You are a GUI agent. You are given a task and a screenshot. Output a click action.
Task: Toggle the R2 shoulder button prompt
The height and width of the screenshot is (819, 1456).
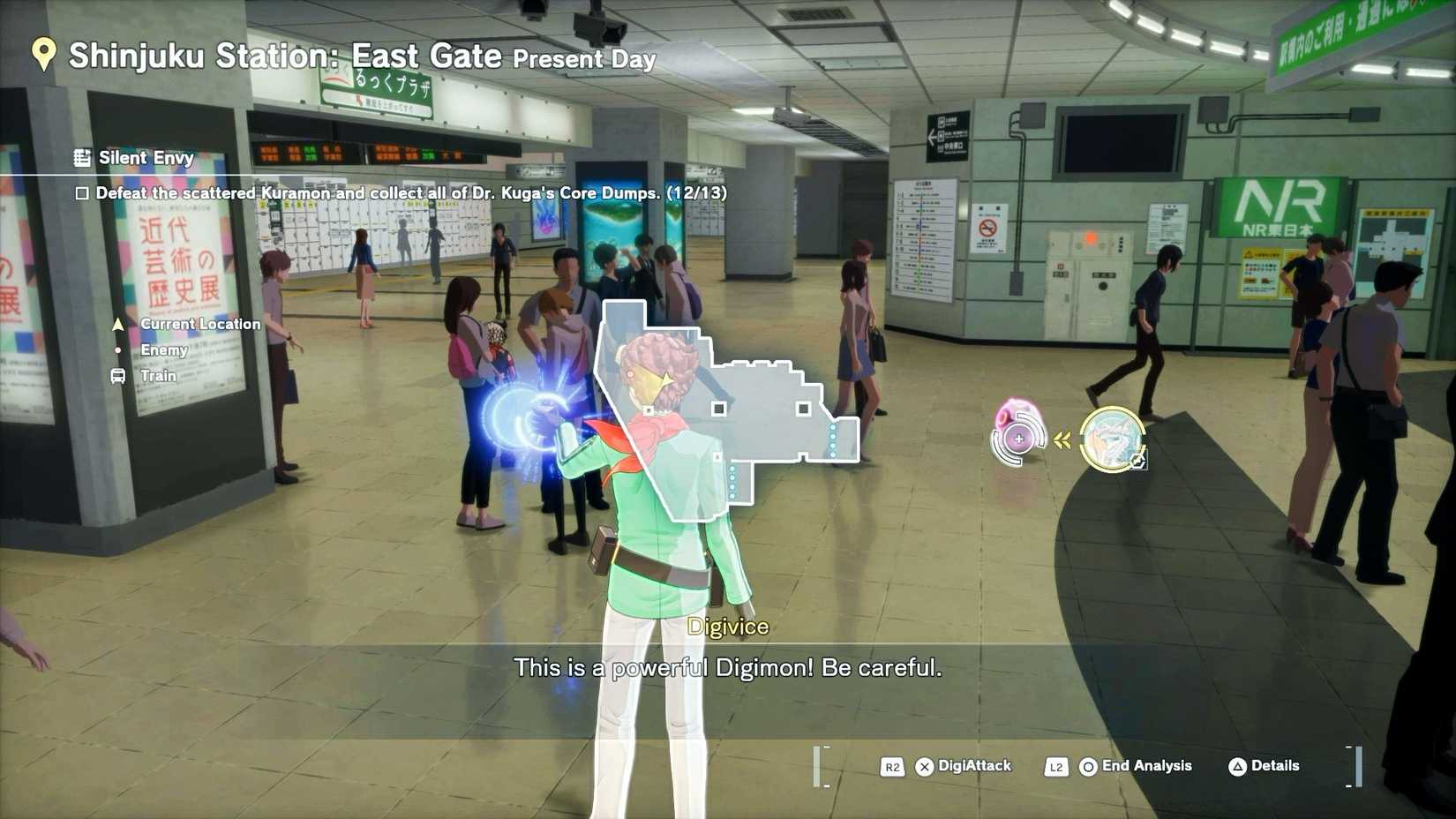coord(892,767)
